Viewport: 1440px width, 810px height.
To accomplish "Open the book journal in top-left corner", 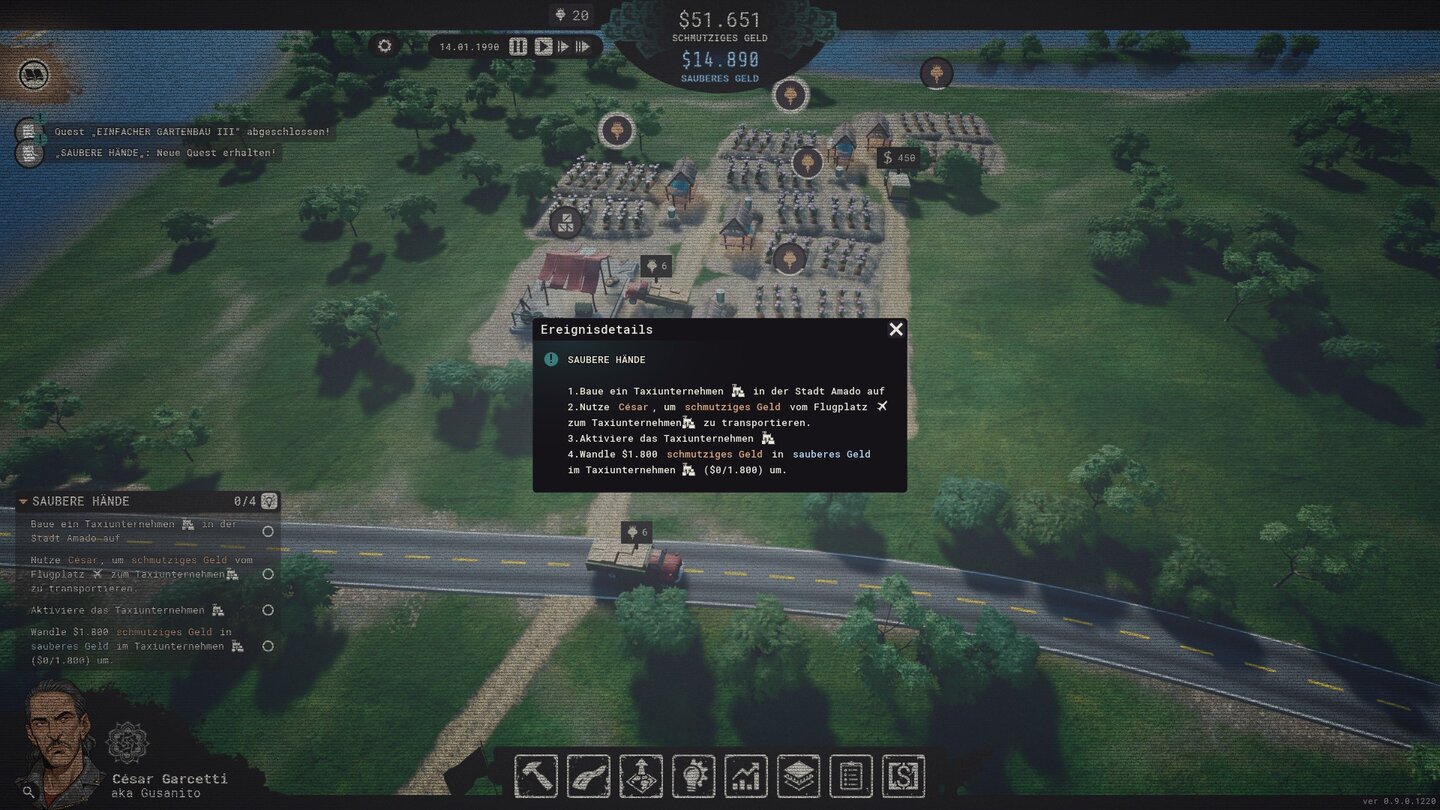I will pyautogui.click(x=34, y=74).
